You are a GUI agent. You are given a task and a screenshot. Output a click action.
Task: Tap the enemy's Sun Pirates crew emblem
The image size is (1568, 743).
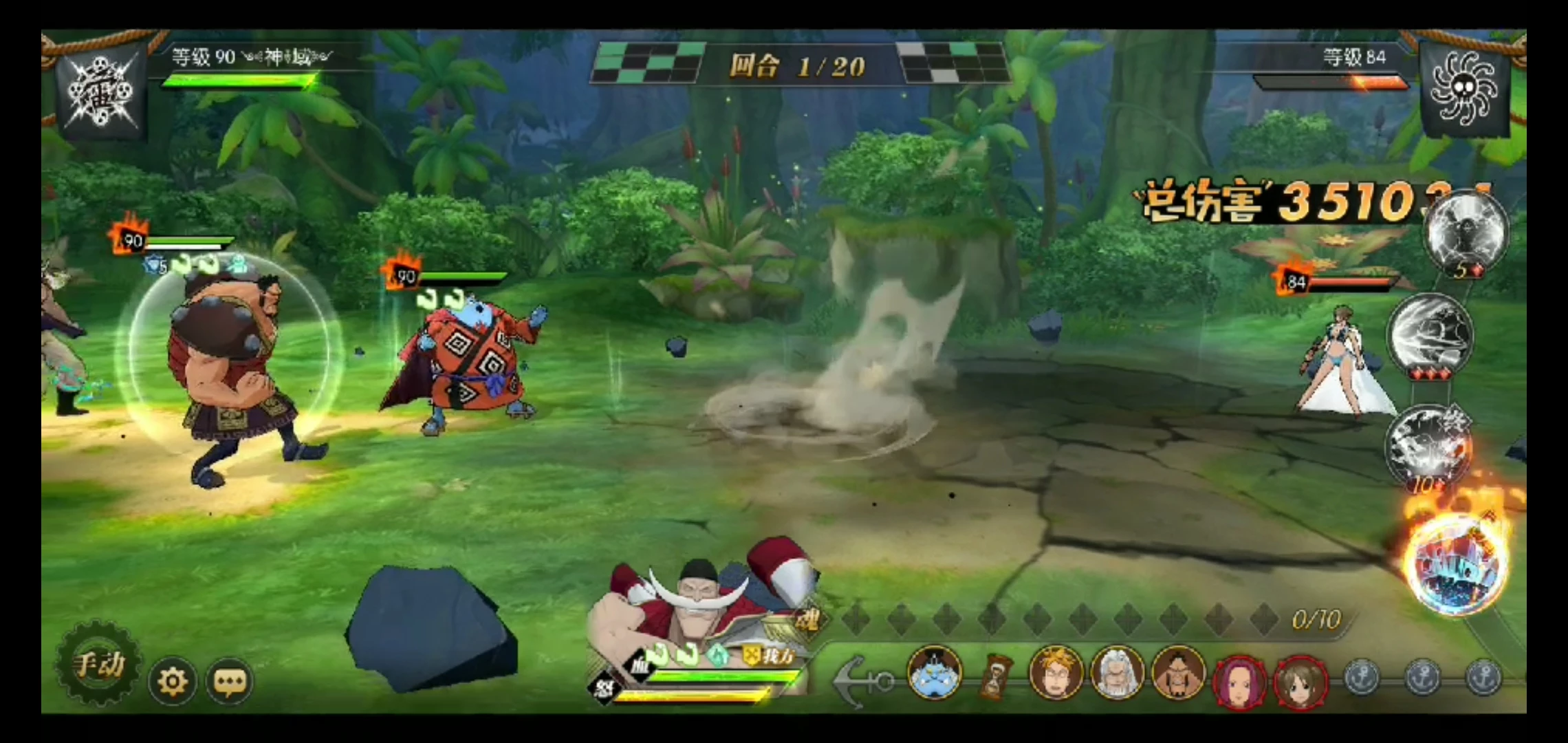pos(1465,89)
